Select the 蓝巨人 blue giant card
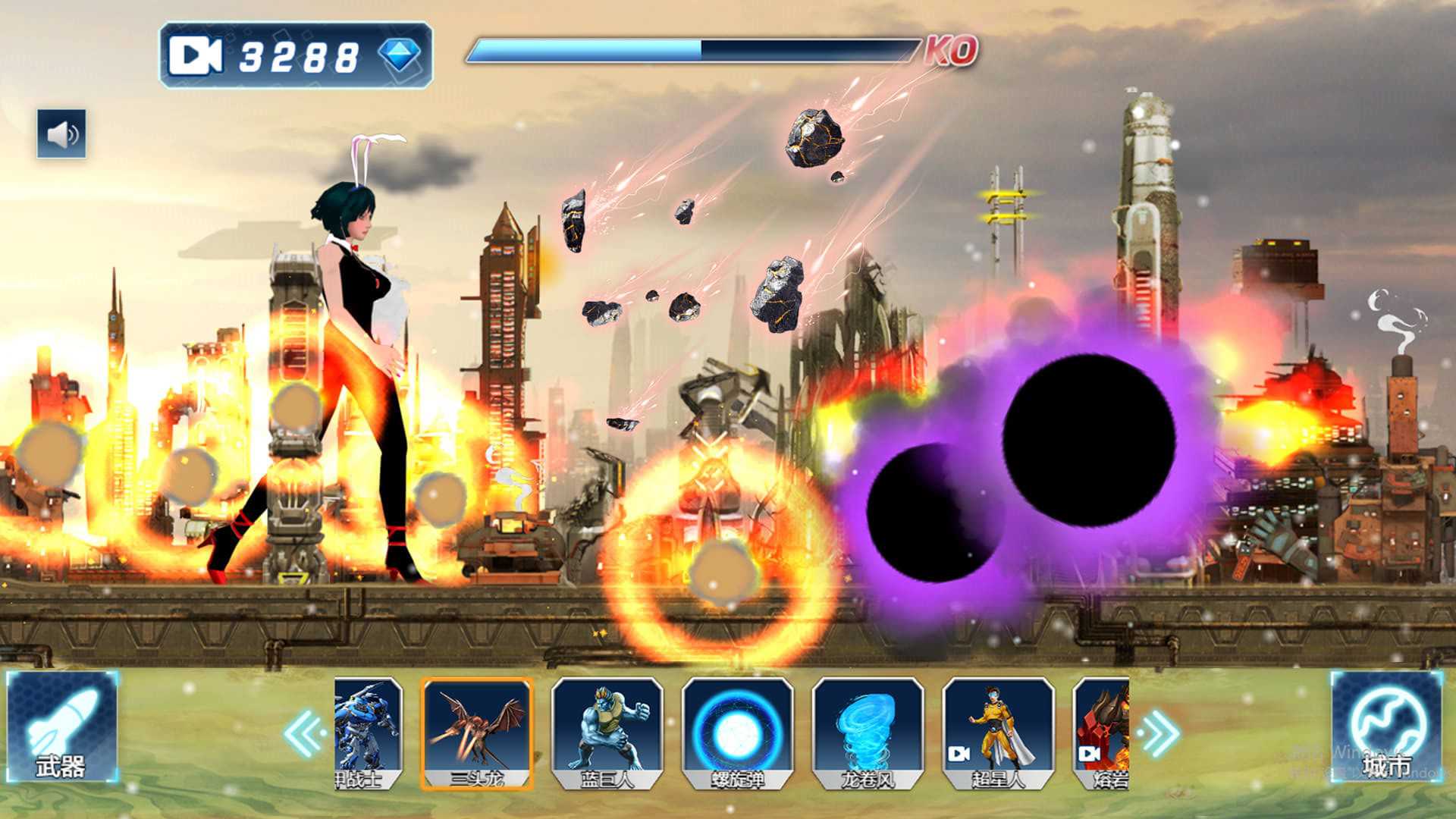 (x=607, y=733)
